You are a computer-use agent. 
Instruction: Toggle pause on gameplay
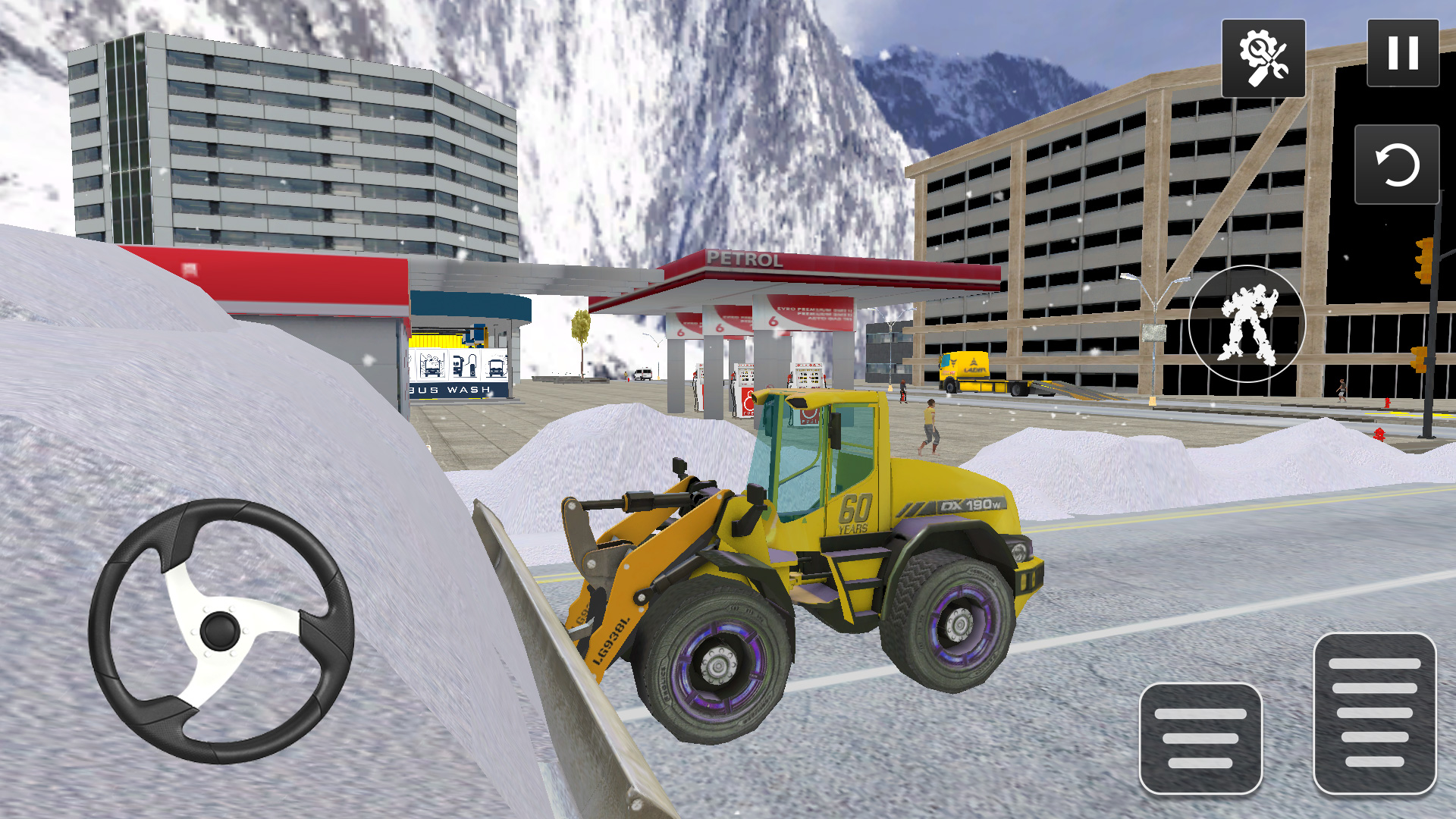1404,53
